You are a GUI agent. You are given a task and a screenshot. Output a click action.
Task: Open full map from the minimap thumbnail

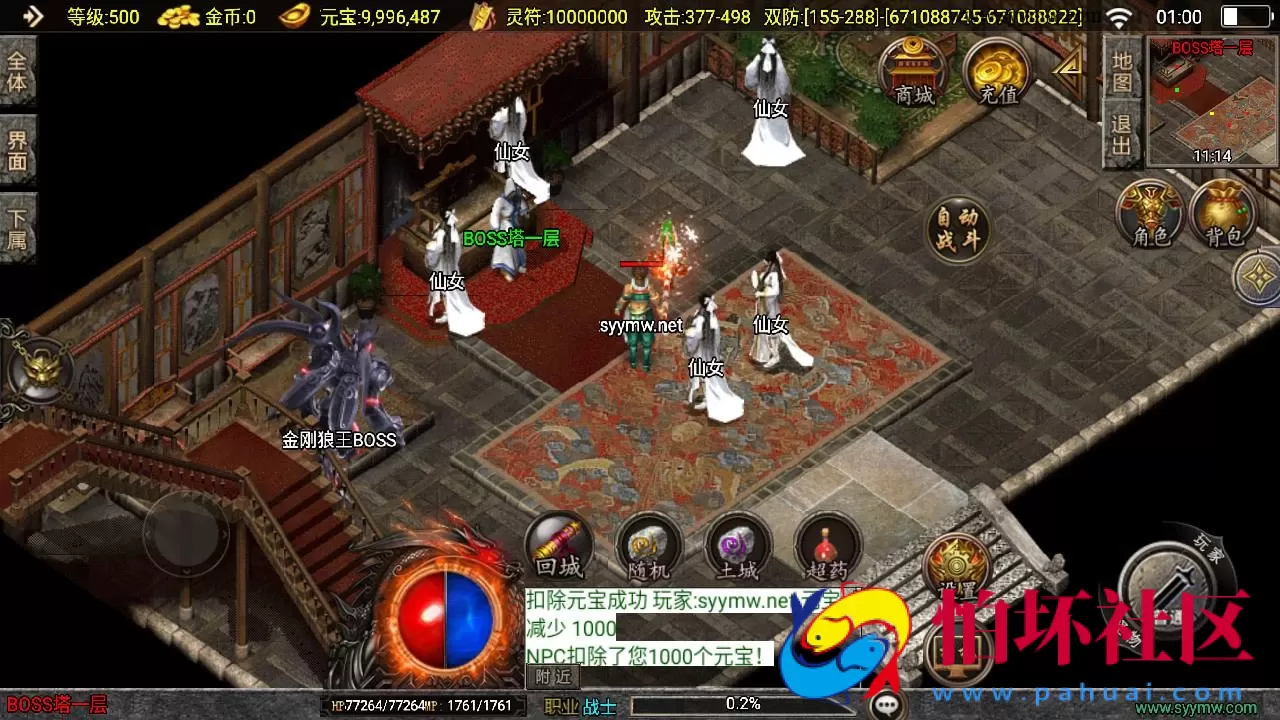pos(1212,105)
